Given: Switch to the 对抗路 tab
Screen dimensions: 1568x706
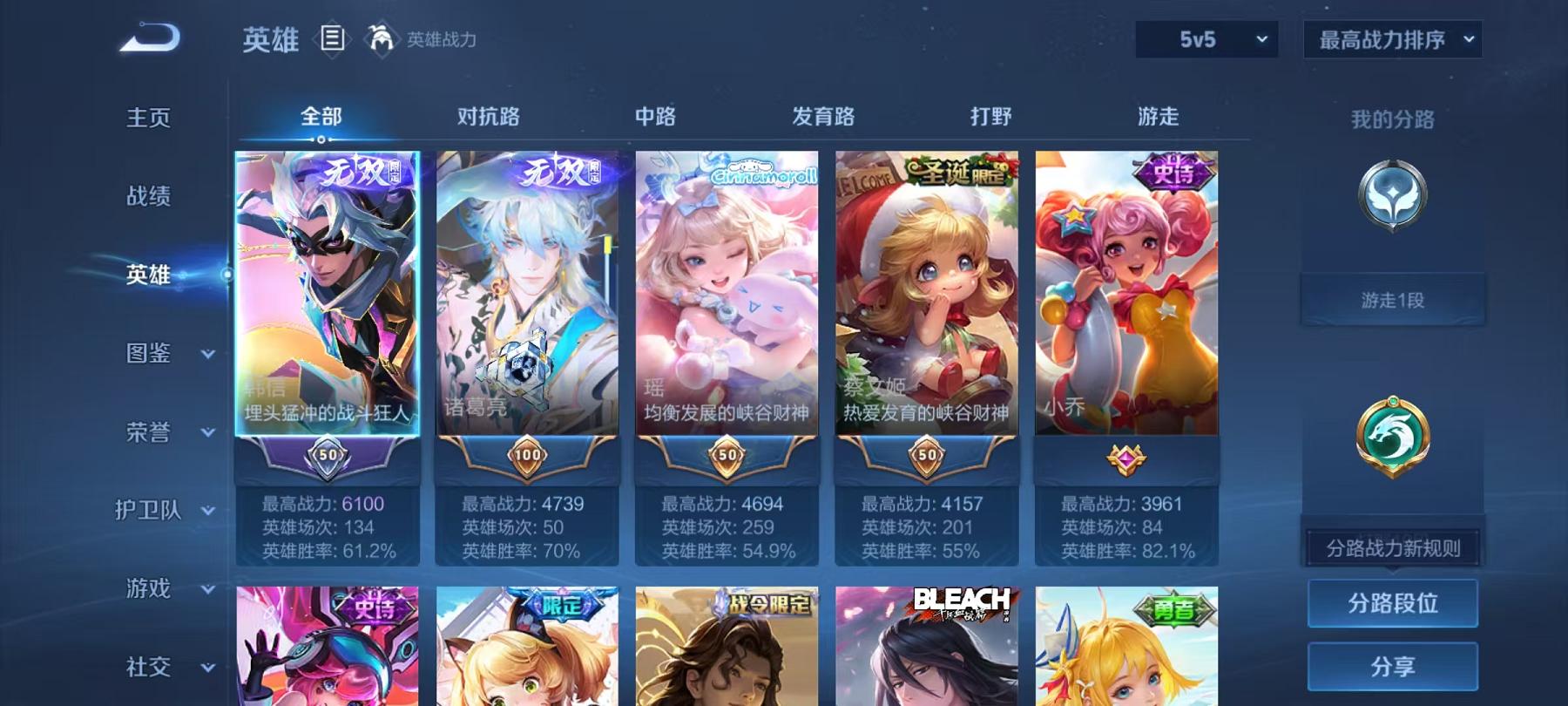Looking at the screenshot, I should coord(485,114).
